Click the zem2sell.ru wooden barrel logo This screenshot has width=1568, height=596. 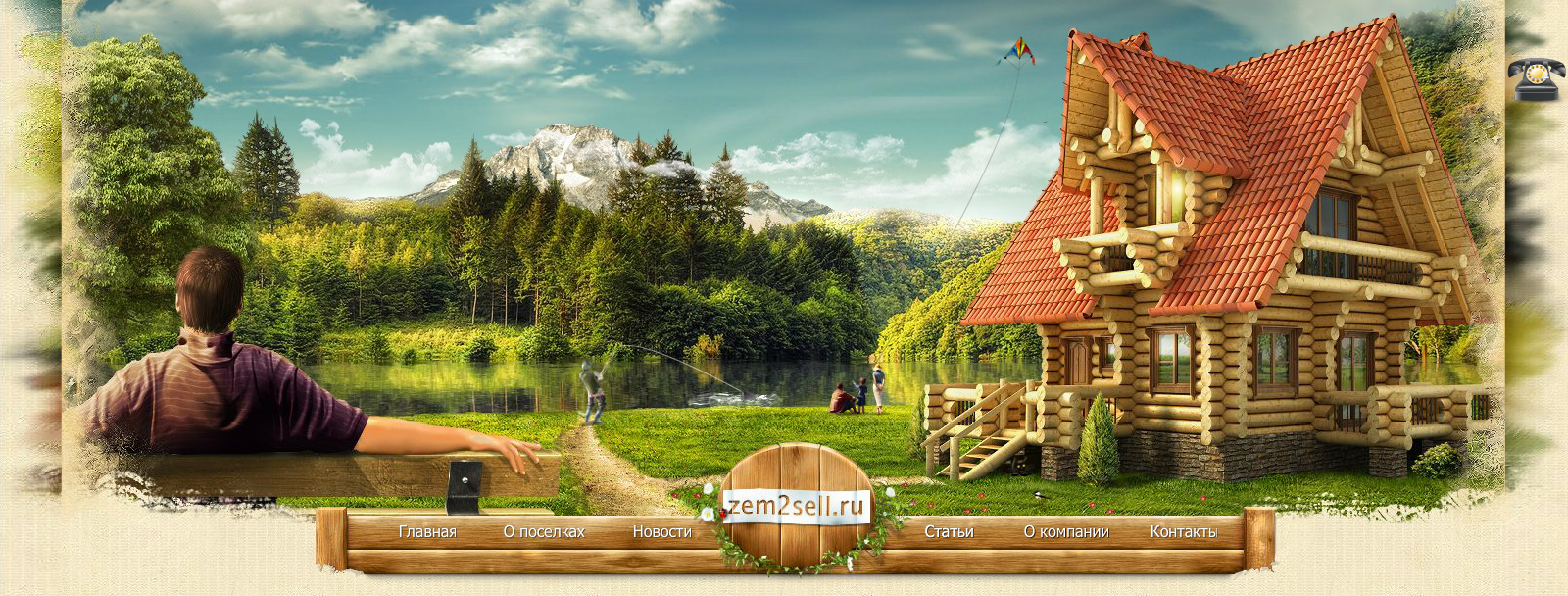tap(796, 507)
